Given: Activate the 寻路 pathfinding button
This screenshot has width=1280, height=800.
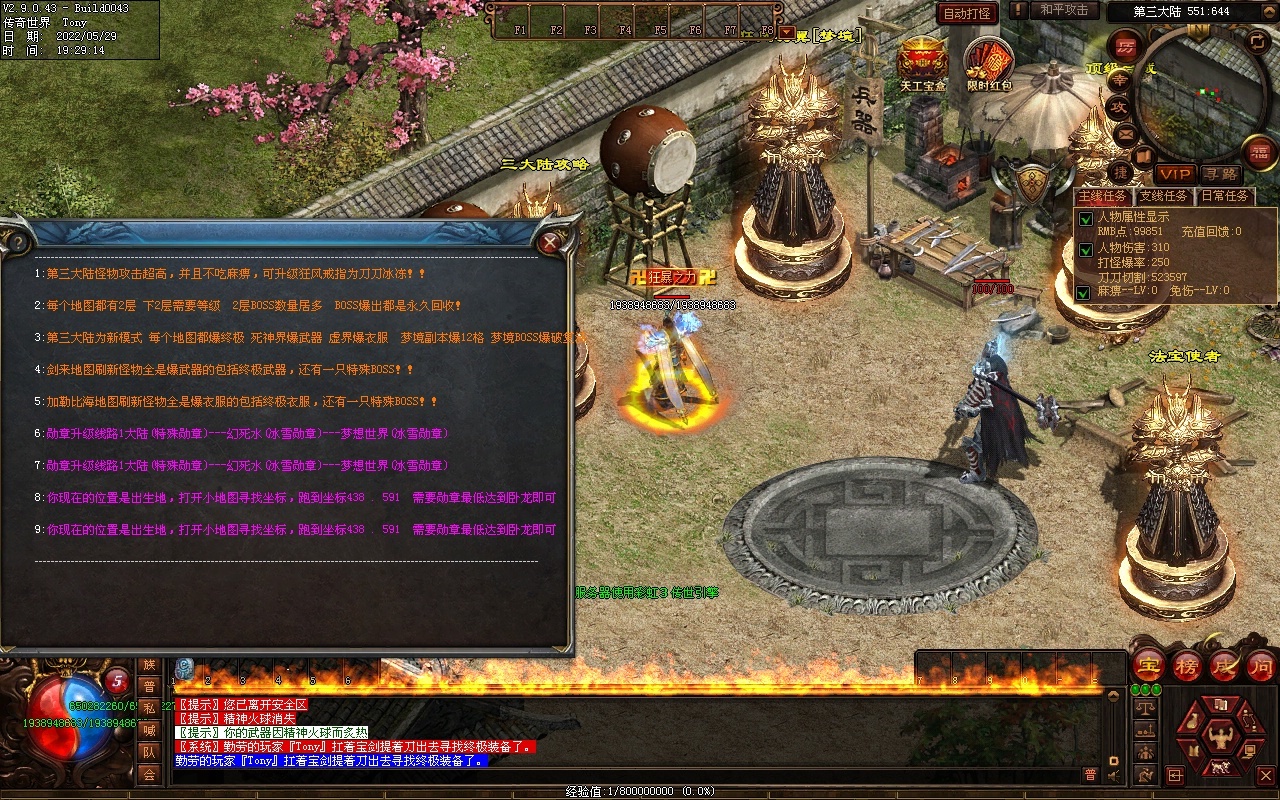Looking at the screenshot, I should pos(1220,174).
